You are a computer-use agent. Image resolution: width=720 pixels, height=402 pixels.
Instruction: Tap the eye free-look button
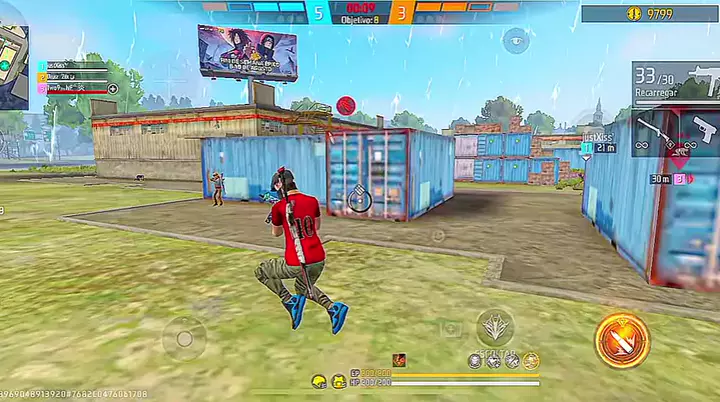(516, 40)
